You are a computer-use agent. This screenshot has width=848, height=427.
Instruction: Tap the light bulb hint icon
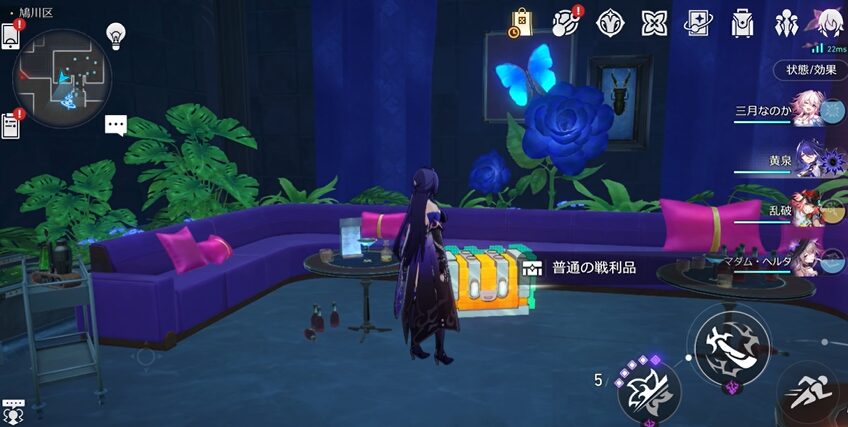pos(116,36)
